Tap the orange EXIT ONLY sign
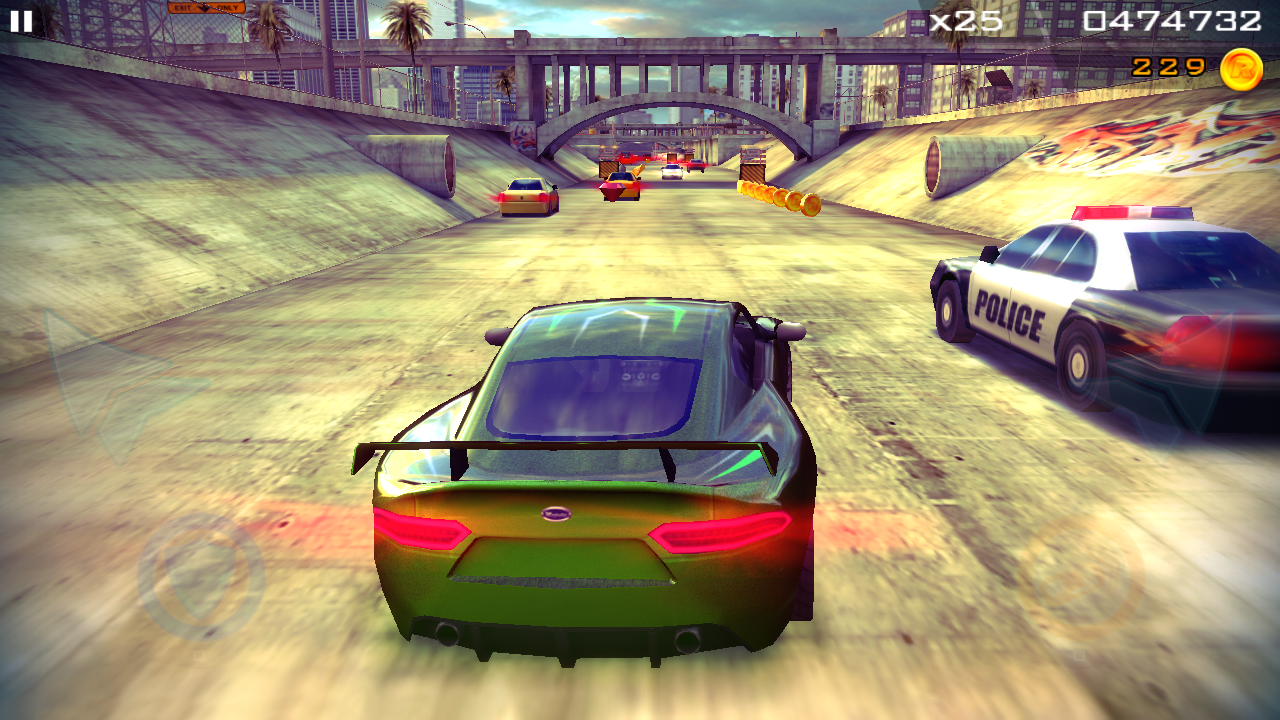This screenshot has height=720, width=1280. (x=205, y=8)
